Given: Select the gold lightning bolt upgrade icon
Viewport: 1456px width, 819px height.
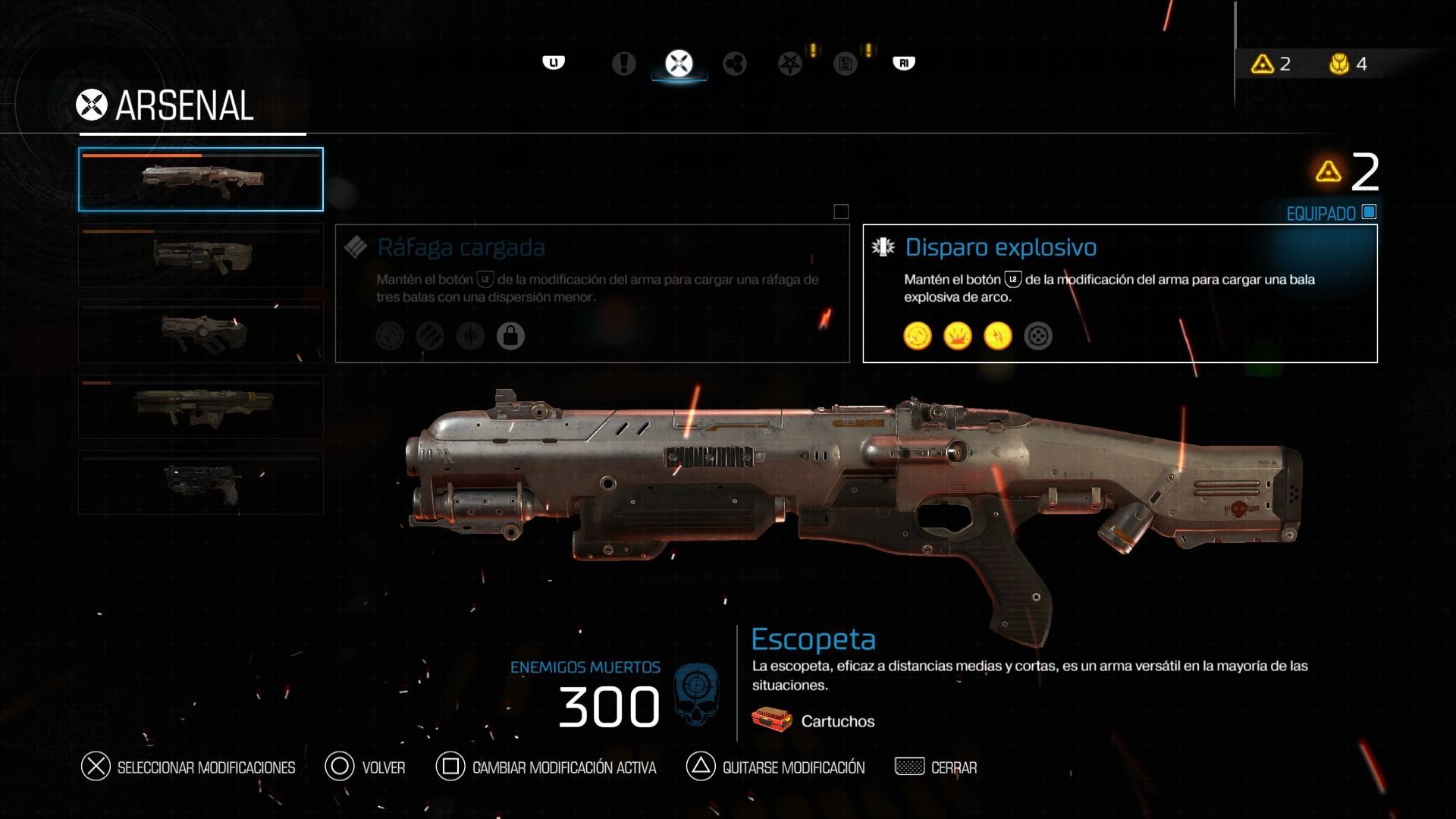Looking at the screenshot, I should 998,336.
